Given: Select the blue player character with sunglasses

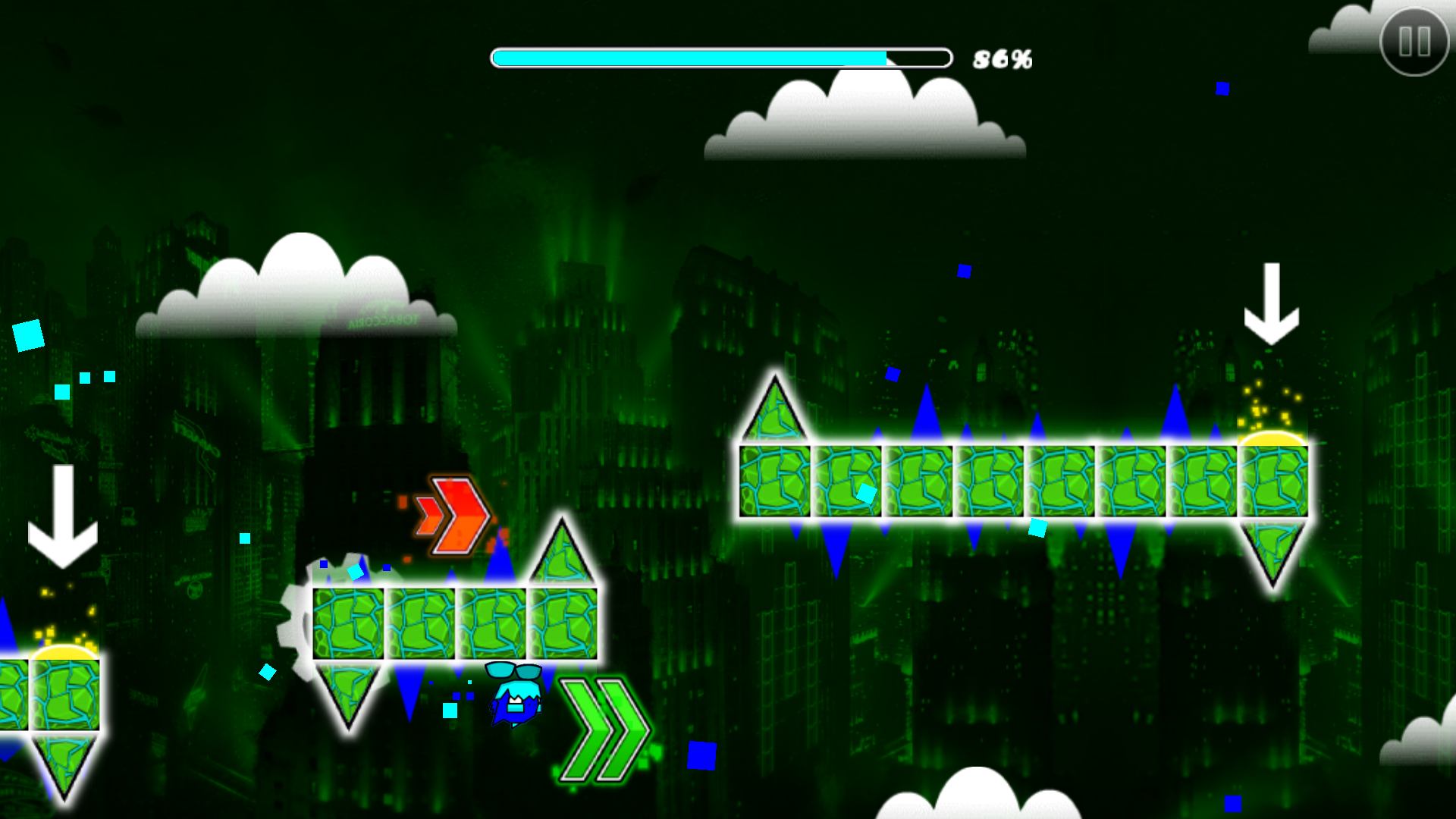Looking at the screenshot, I should click(517, 701).
